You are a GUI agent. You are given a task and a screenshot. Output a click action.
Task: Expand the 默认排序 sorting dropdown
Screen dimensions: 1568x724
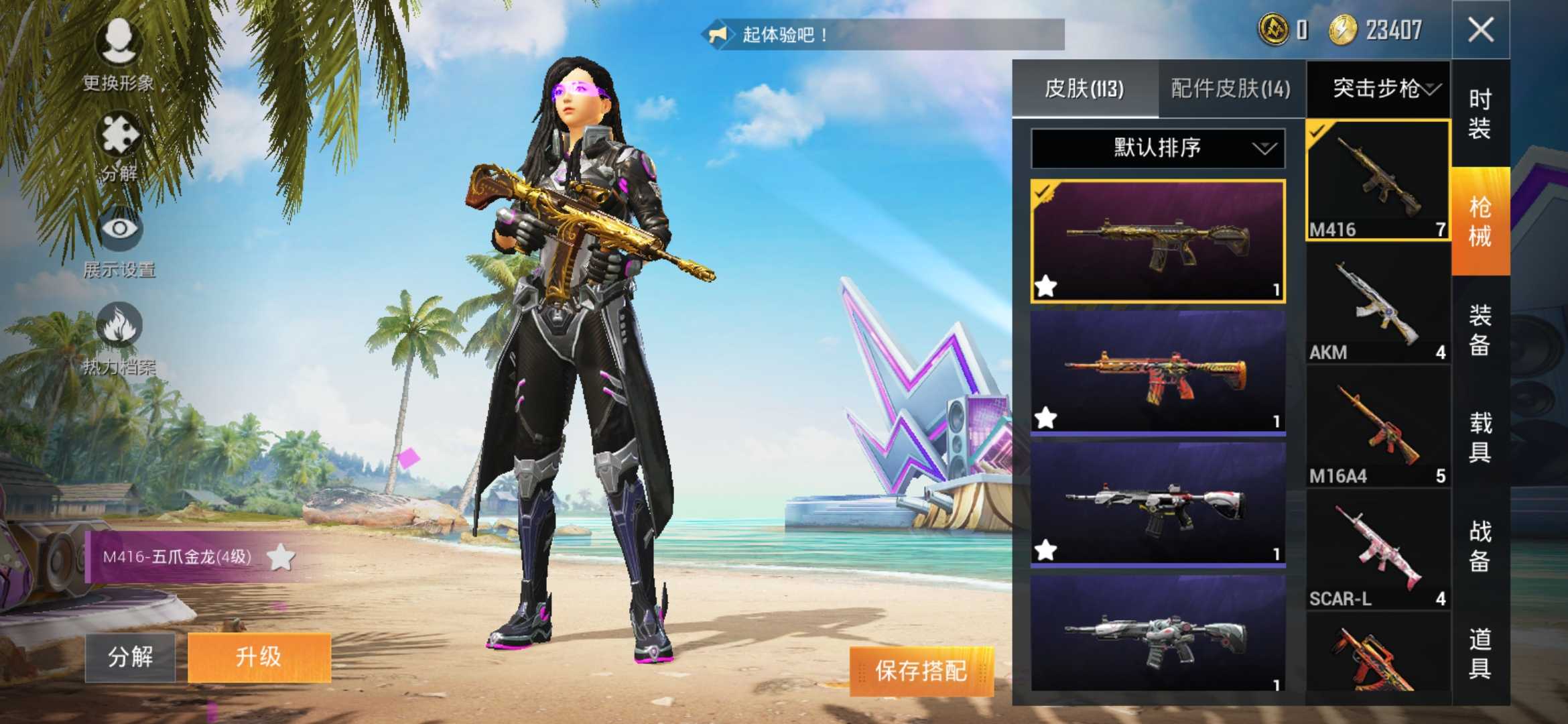[1159, 149]
